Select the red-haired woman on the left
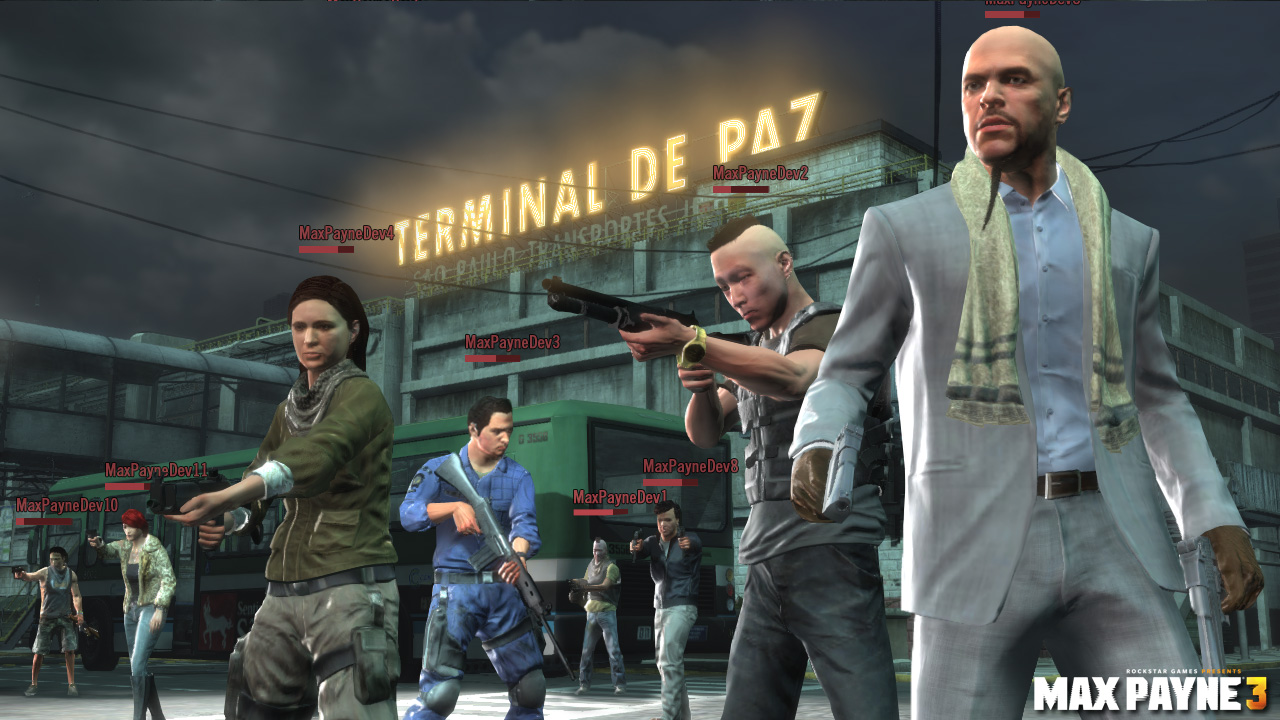Image resolution: width=1280 pixels, height=720 pixels. click(140, 560)
